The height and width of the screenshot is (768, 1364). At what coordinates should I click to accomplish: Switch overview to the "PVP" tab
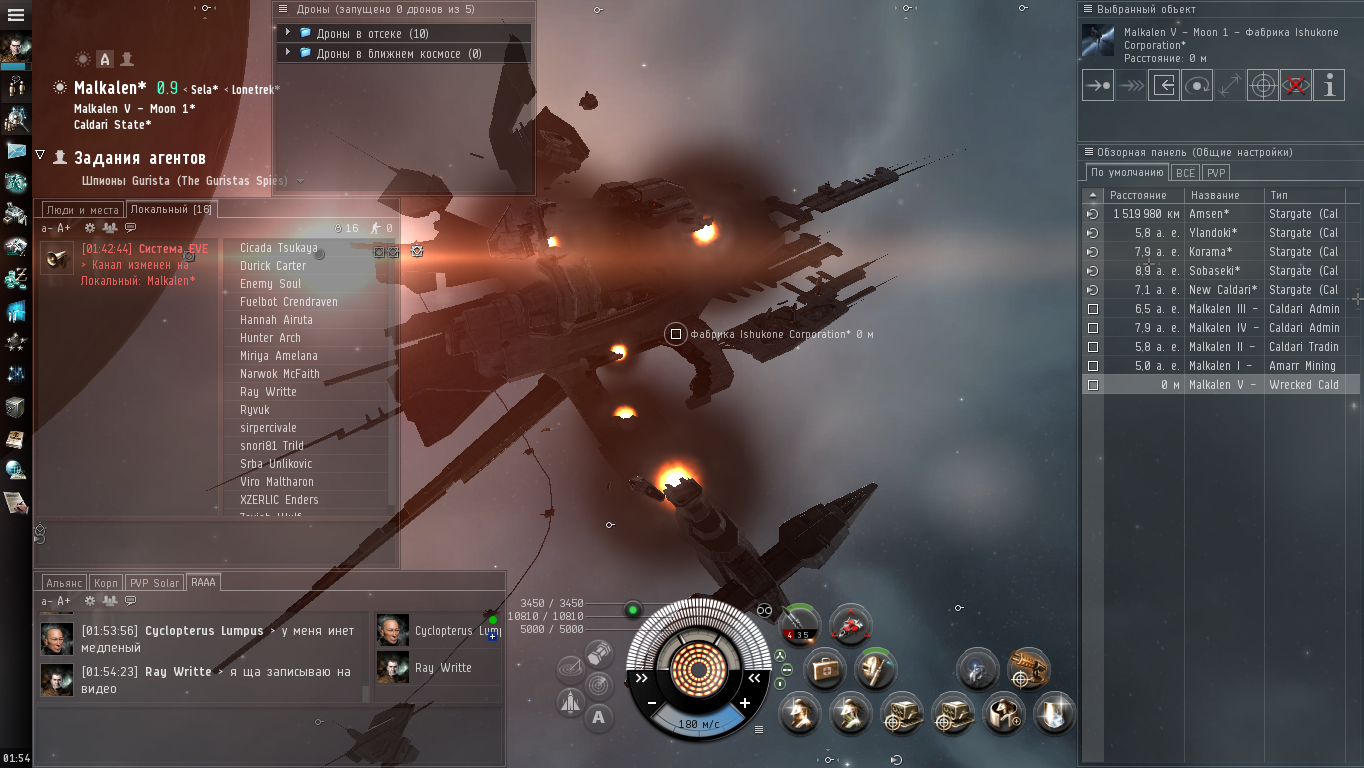pos(1216,173)
